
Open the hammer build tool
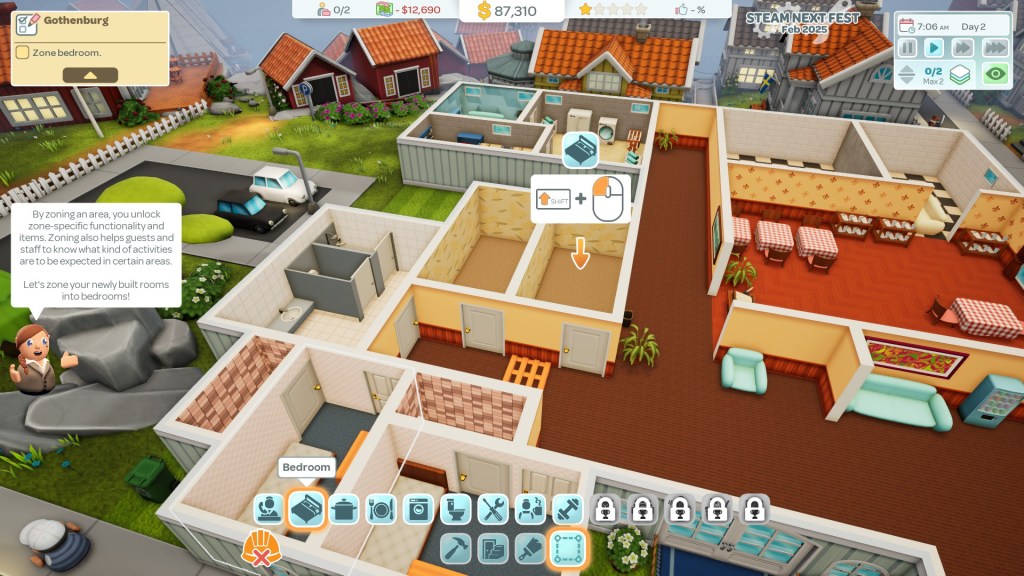[456, 547]
